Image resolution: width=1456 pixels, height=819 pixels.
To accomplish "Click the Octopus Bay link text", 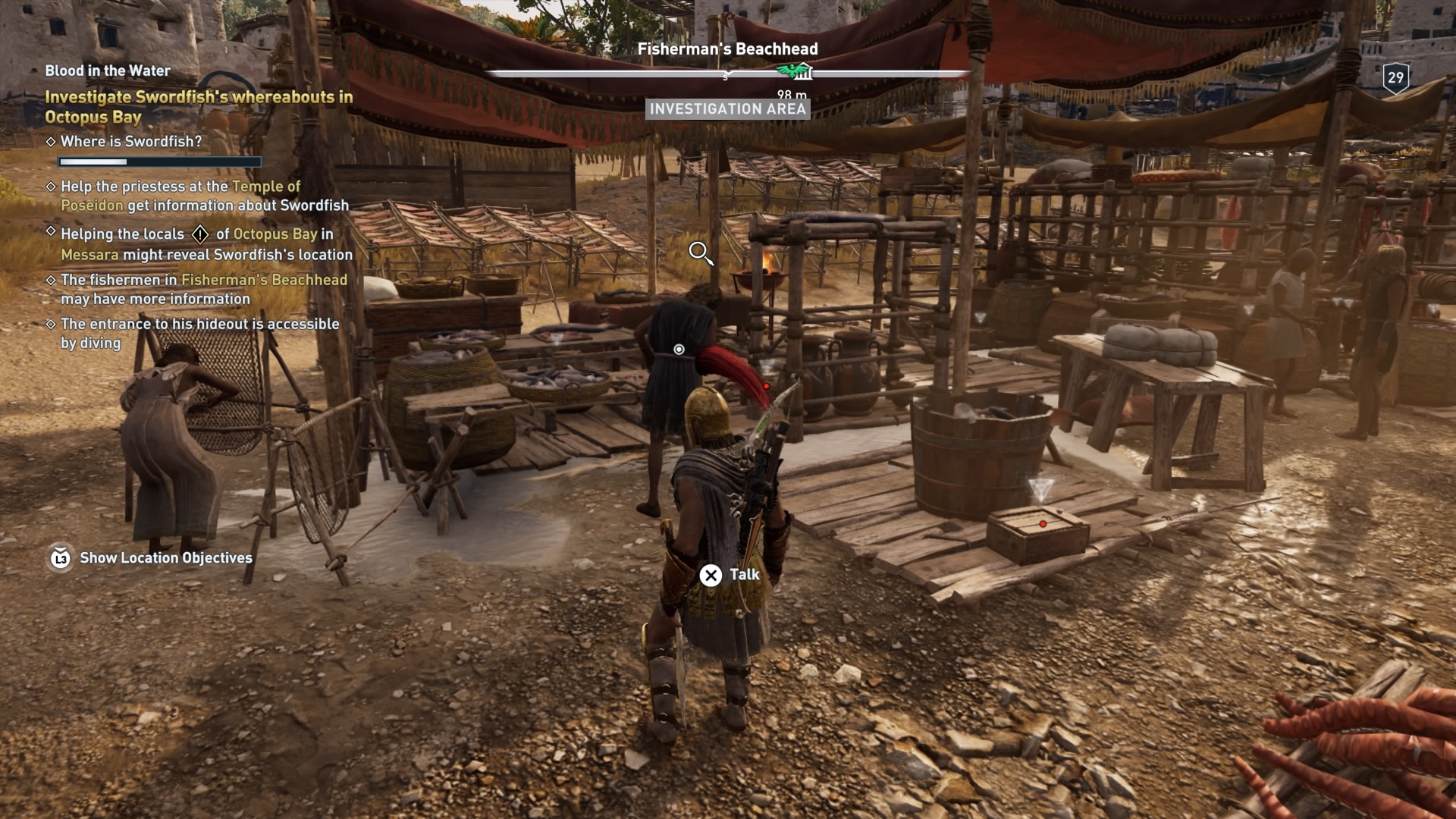I will [275, 235].
